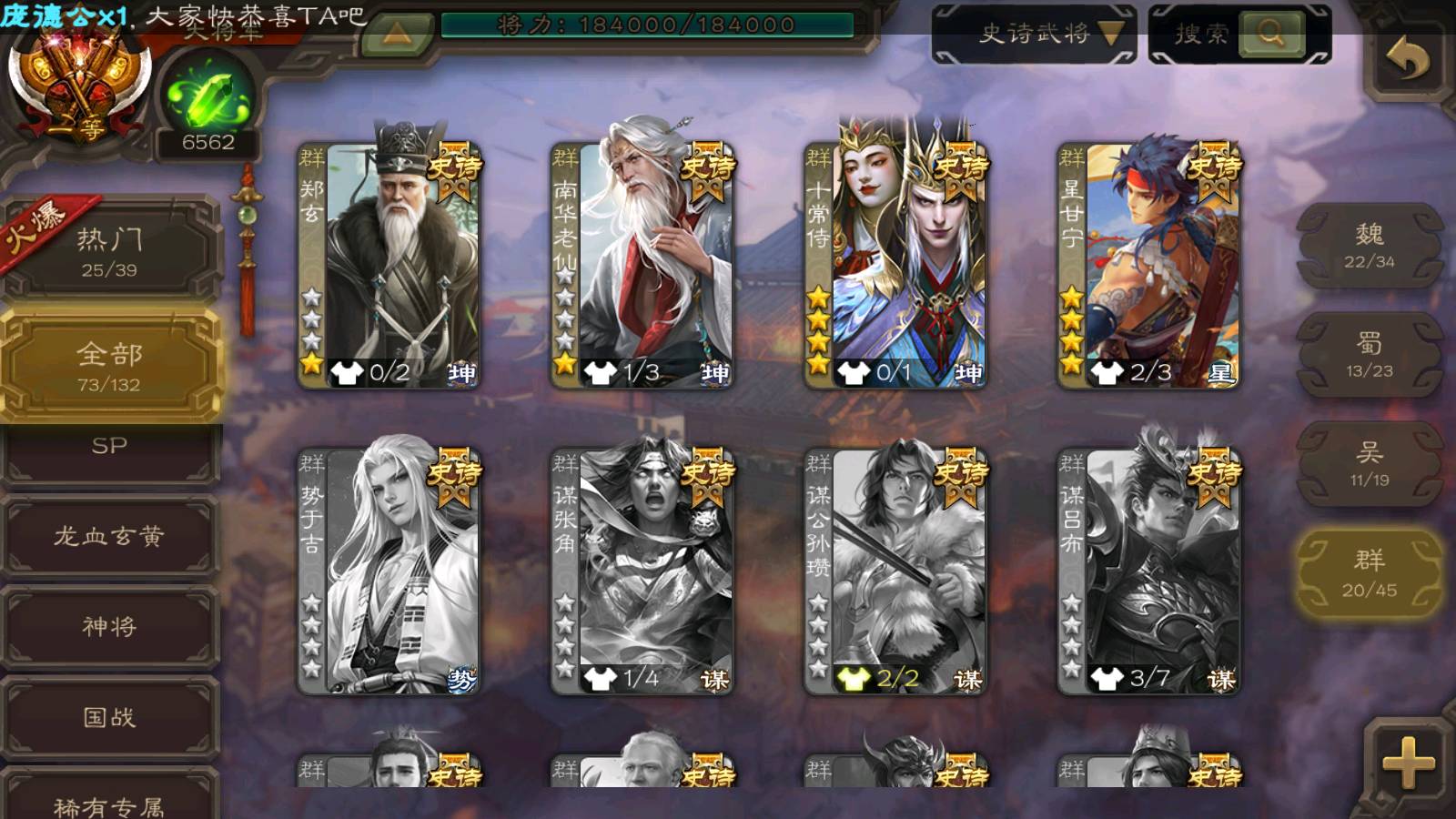This screenshot has height=819, width=1456.
Task: Open the 南华老仙 hero card
Action: pos(642,264)
